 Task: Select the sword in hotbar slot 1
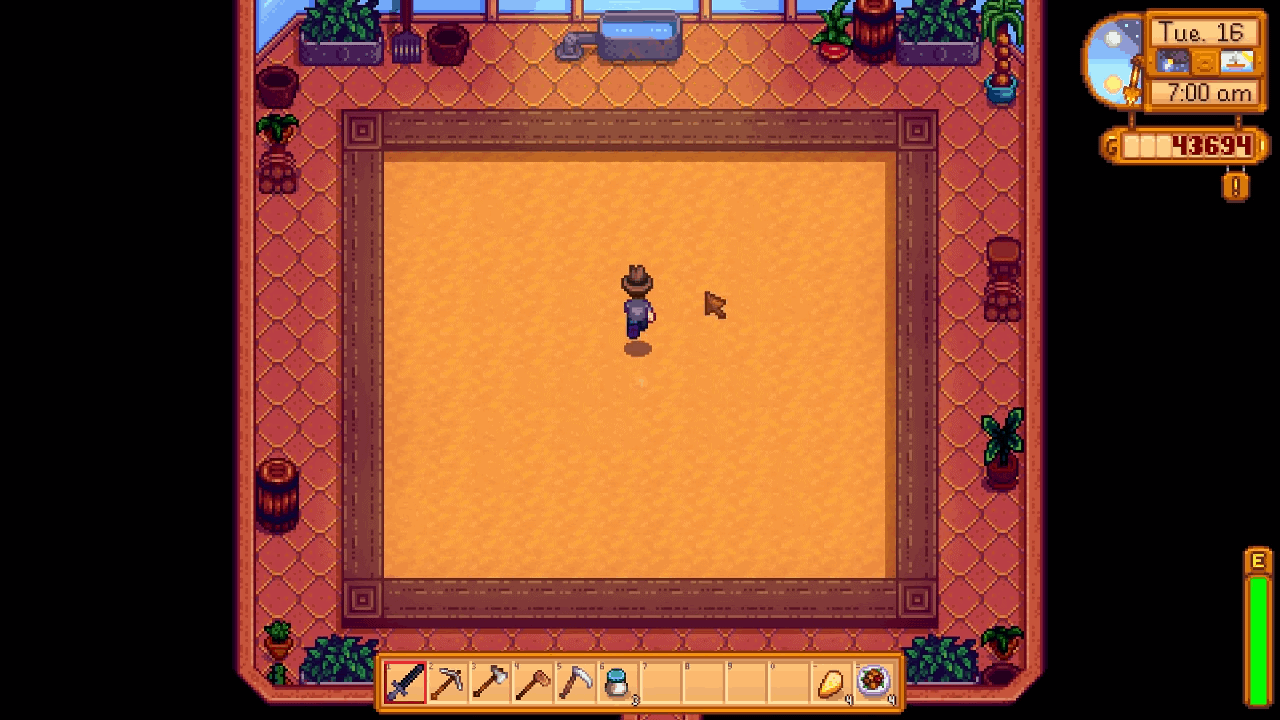click(x=405, y=682)
